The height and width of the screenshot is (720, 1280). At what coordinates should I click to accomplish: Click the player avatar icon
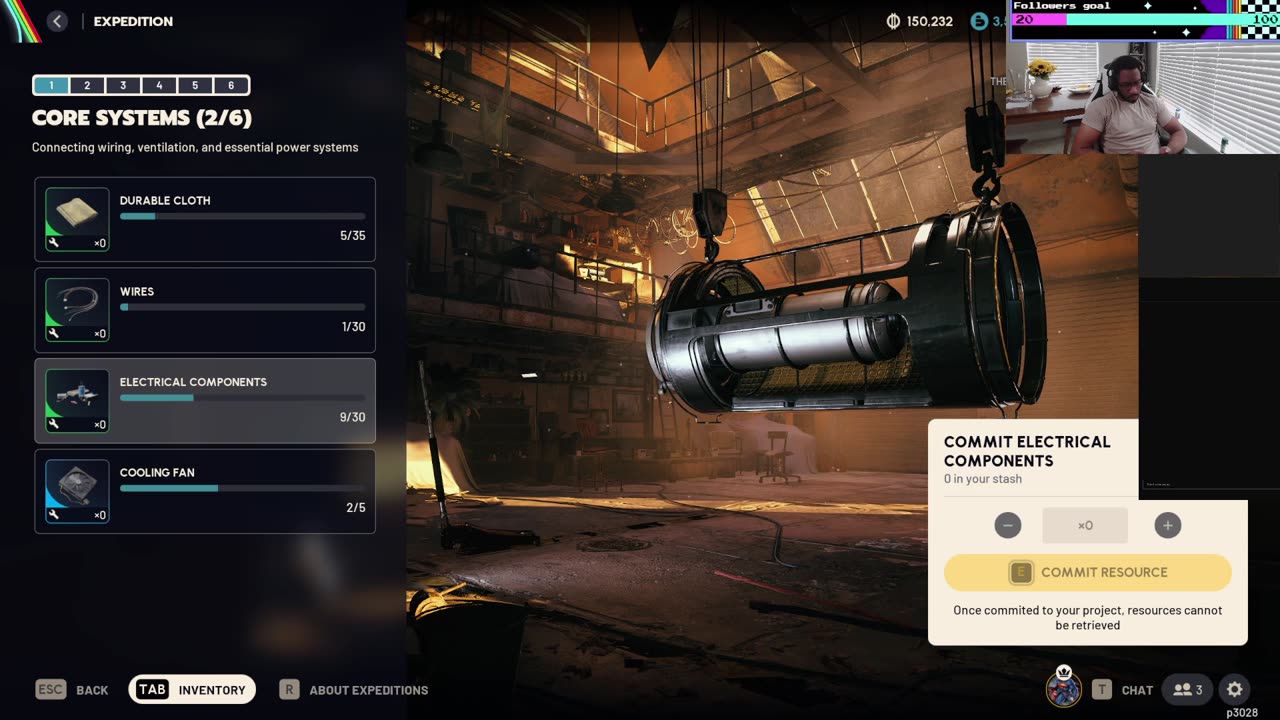[x=1063, y=689]
